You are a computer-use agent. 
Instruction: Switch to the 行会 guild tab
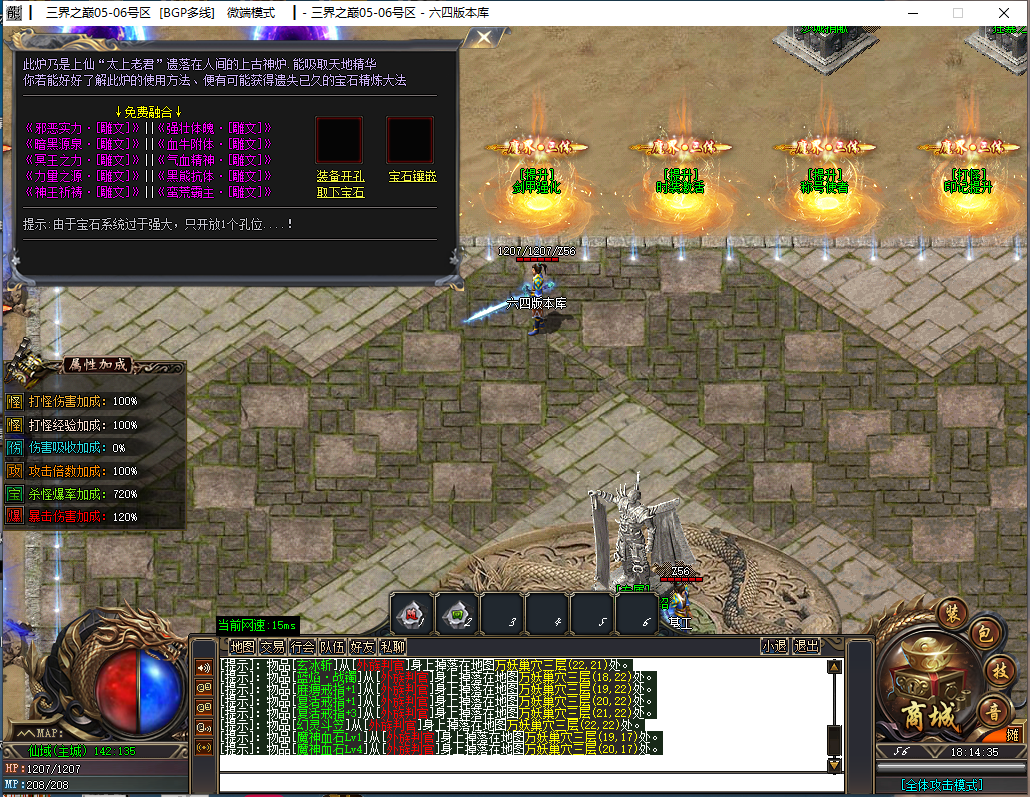[x=302, y=647]
